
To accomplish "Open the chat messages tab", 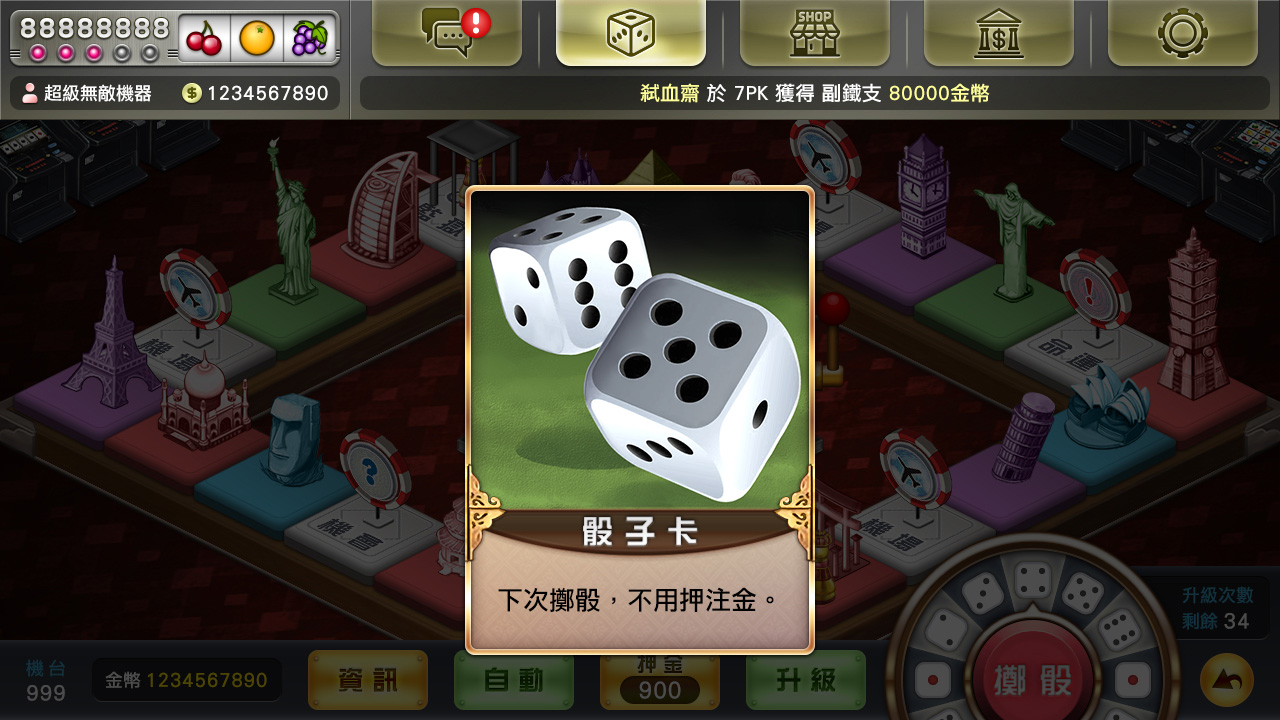I will tap(447, 33).
